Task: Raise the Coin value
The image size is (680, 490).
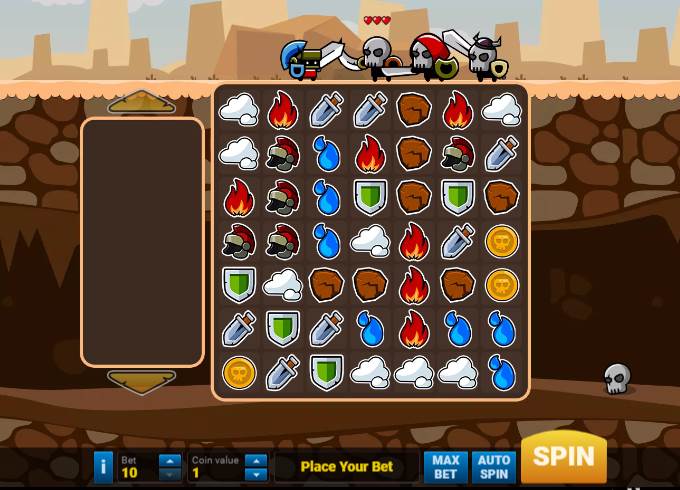Action: coord(256,461)
